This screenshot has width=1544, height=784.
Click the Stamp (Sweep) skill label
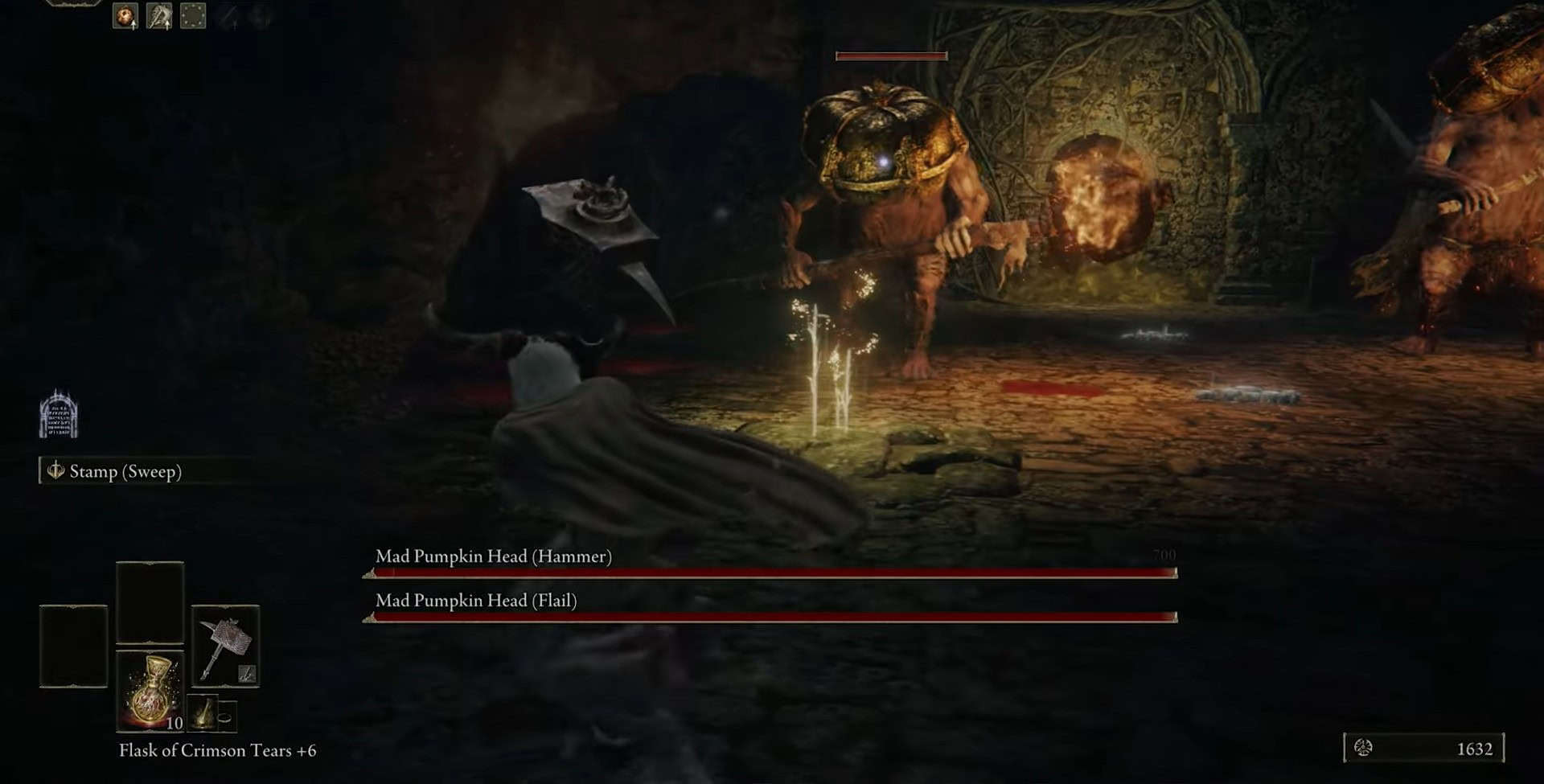pyautogui.click(x=125, y=471)
